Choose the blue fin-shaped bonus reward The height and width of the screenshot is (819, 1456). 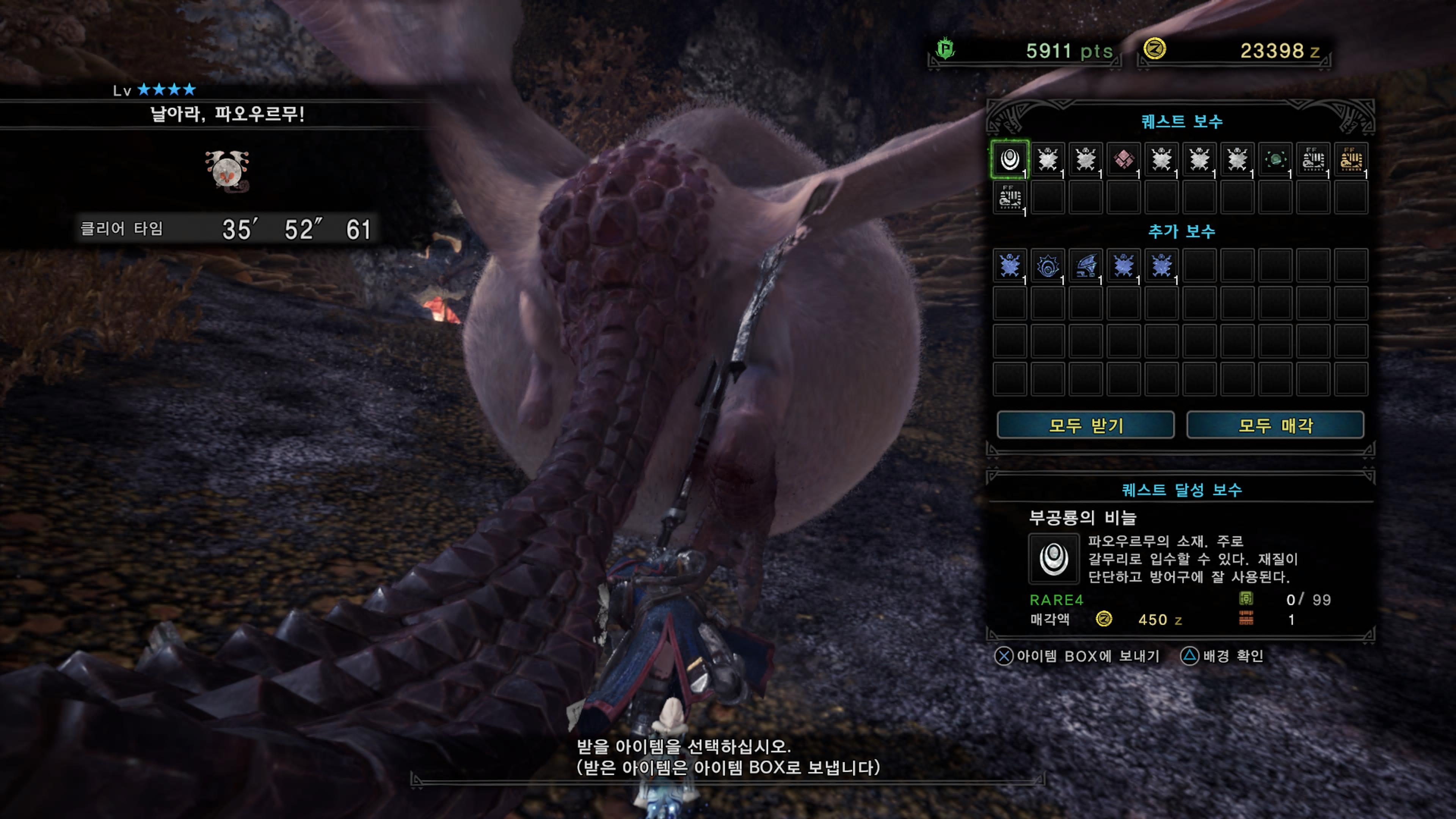[x=1086, y=266]
